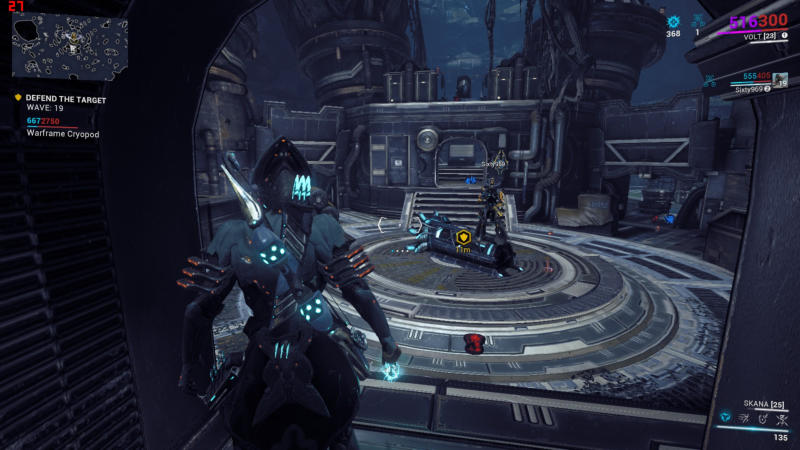Activate Volt's Discharge ability icon
Viewport: 800px width, 450px height.
coord(781,416)
